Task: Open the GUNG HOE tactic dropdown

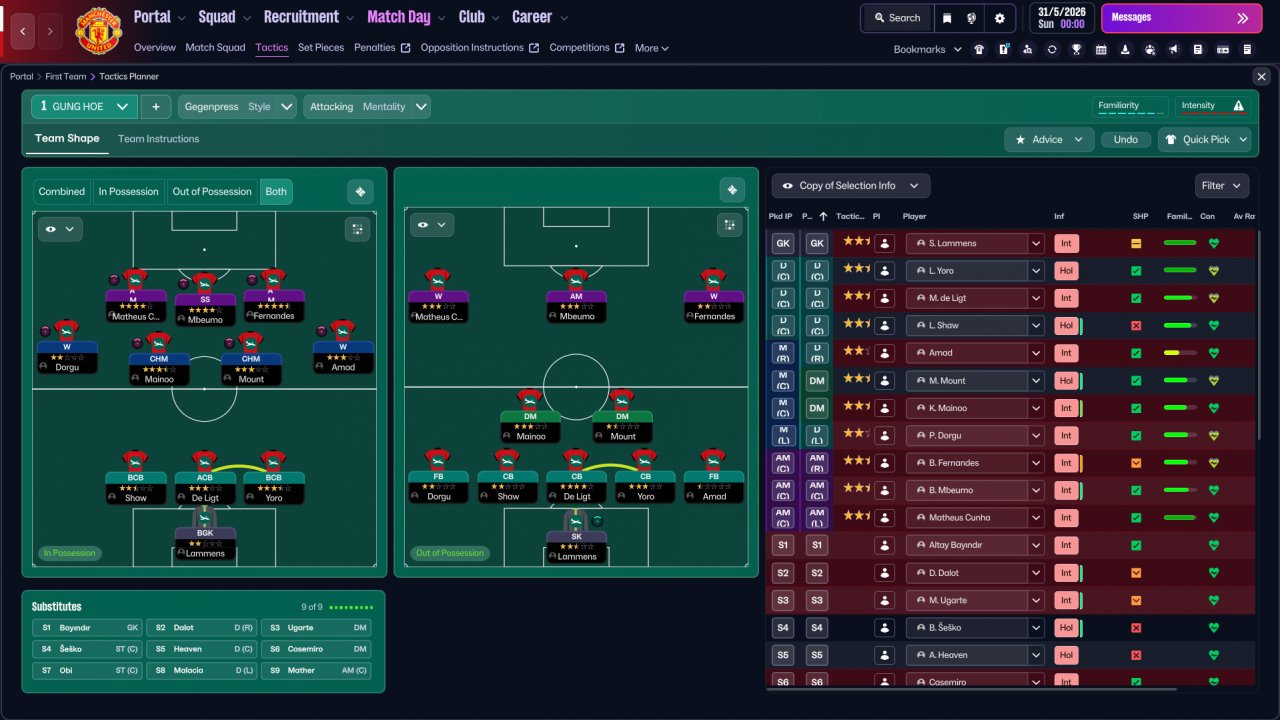Action: [85, 107]
